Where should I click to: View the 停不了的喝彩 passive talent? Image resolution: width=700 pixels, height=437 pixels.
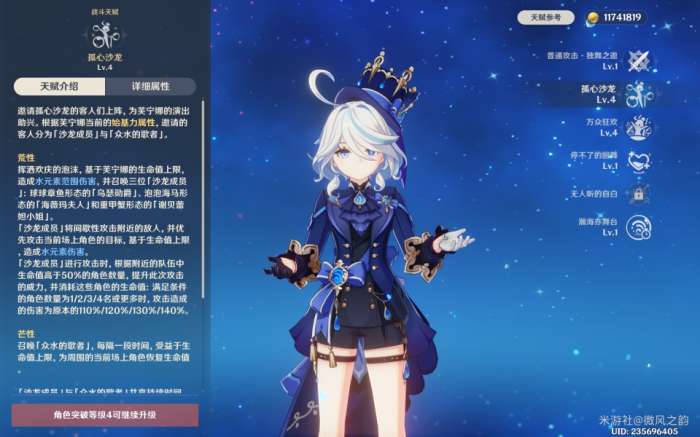tap(636, 160)
